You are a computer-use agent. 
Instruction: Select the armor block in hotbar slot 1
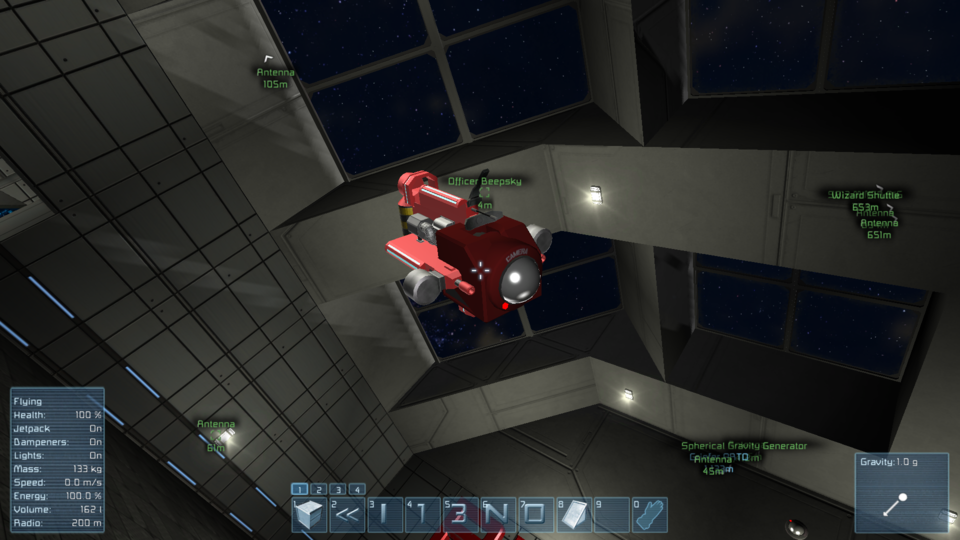[310, 515]
